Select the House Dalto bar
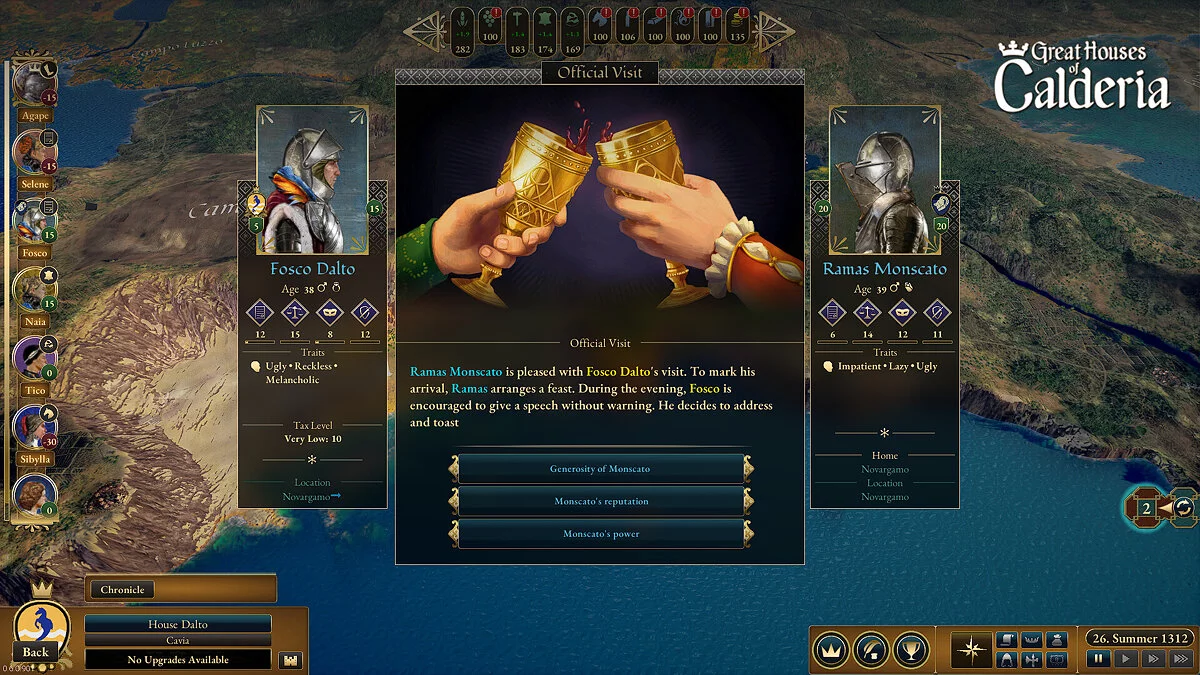1200x675 pixels. 177,624
